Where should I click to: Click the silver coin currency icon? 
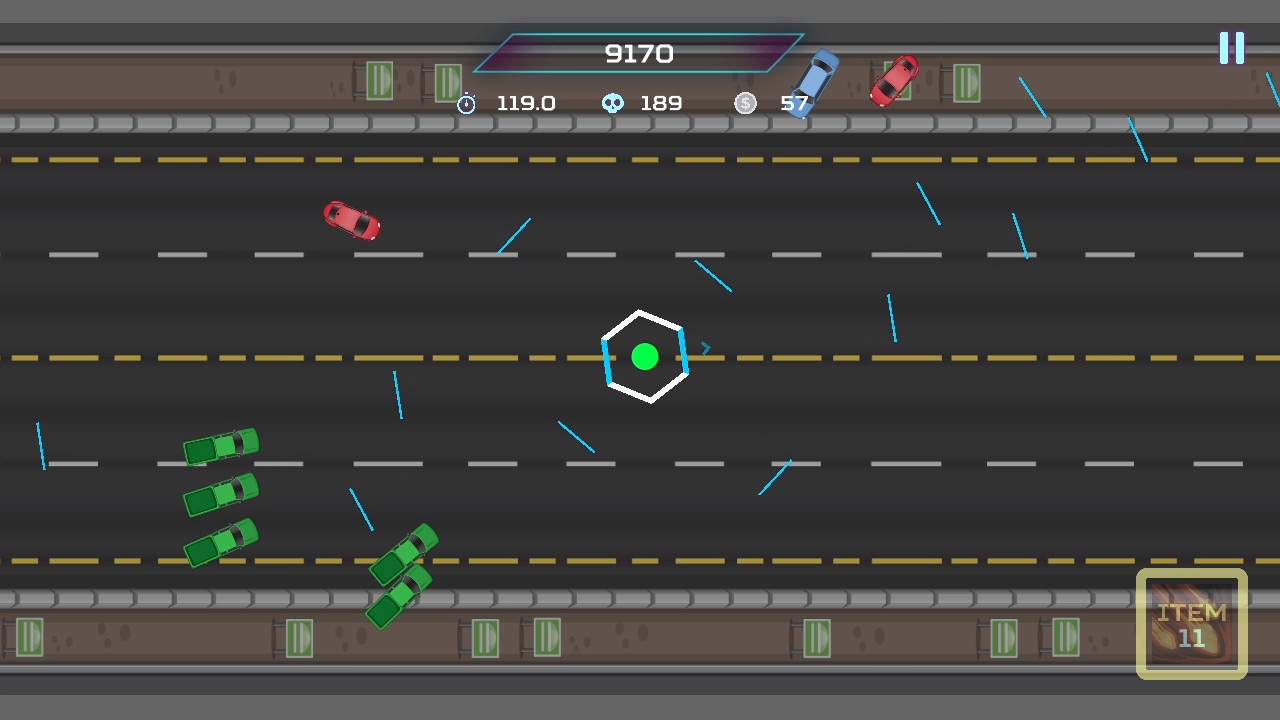pos(745,103)
